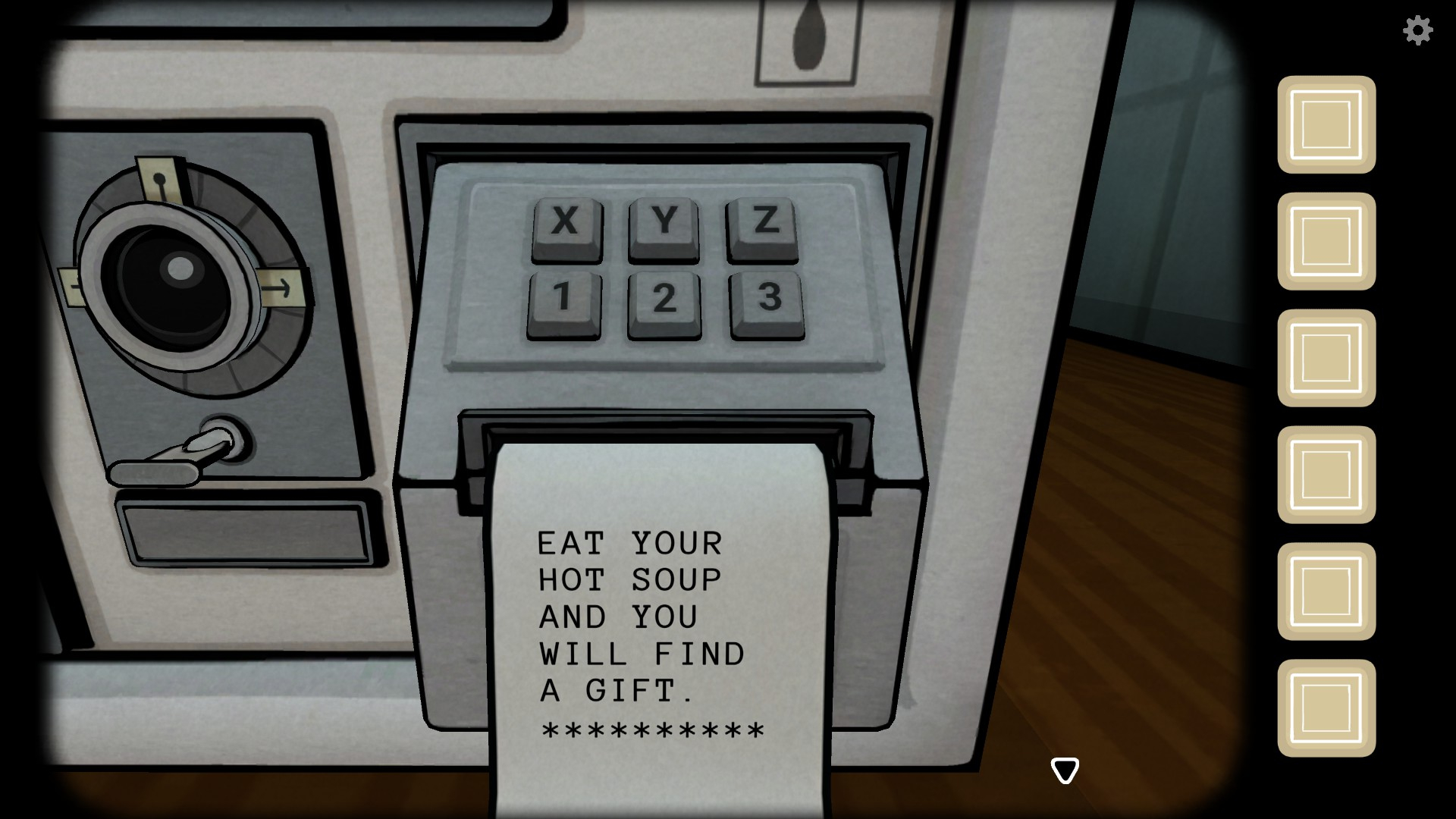Tap number 3 on the keypad
Viewport: 1456px width, 819px height.
(x=767, y=301)
